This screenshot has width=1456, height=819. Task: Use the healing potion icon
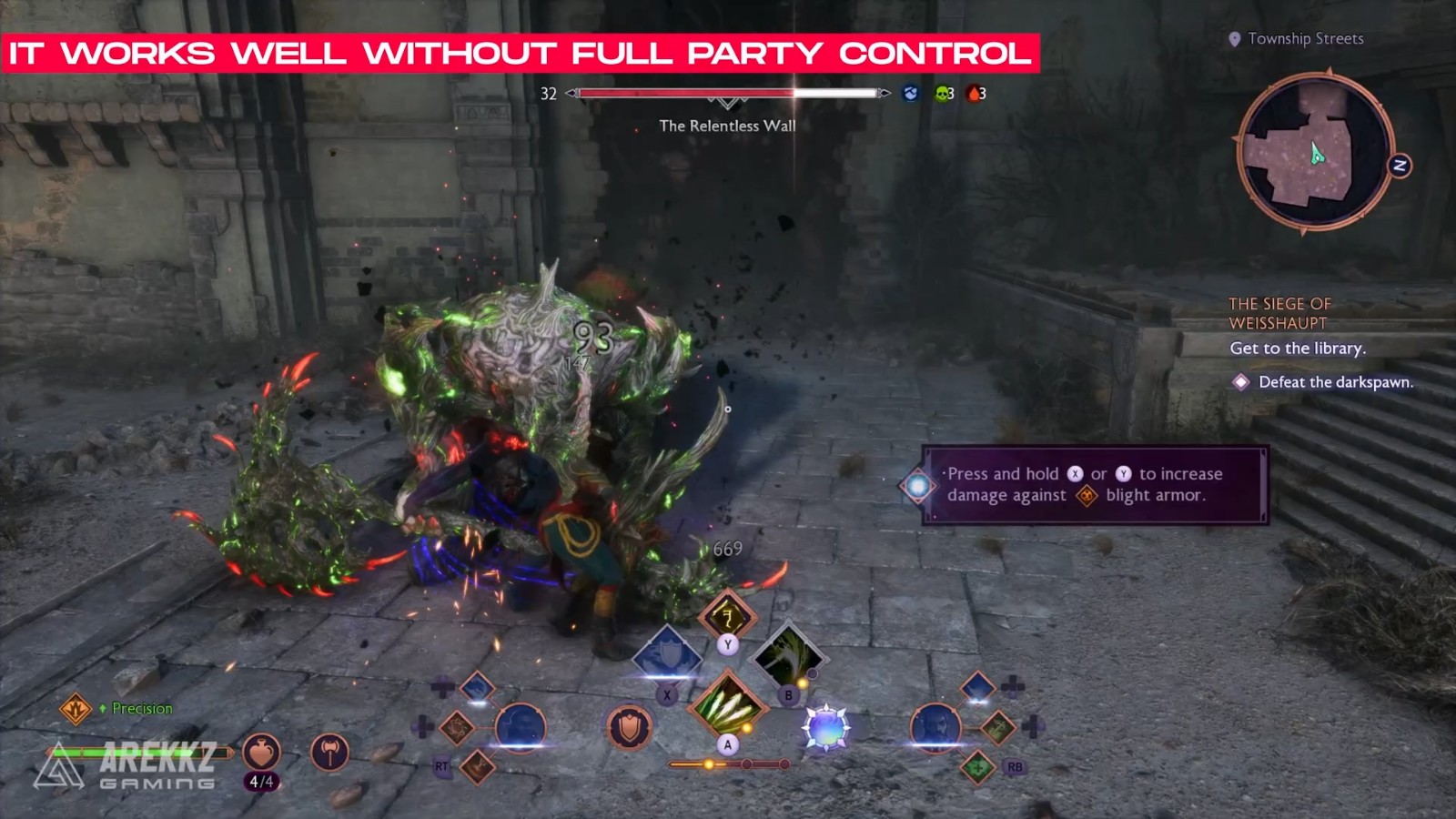[x=261, y=753]
